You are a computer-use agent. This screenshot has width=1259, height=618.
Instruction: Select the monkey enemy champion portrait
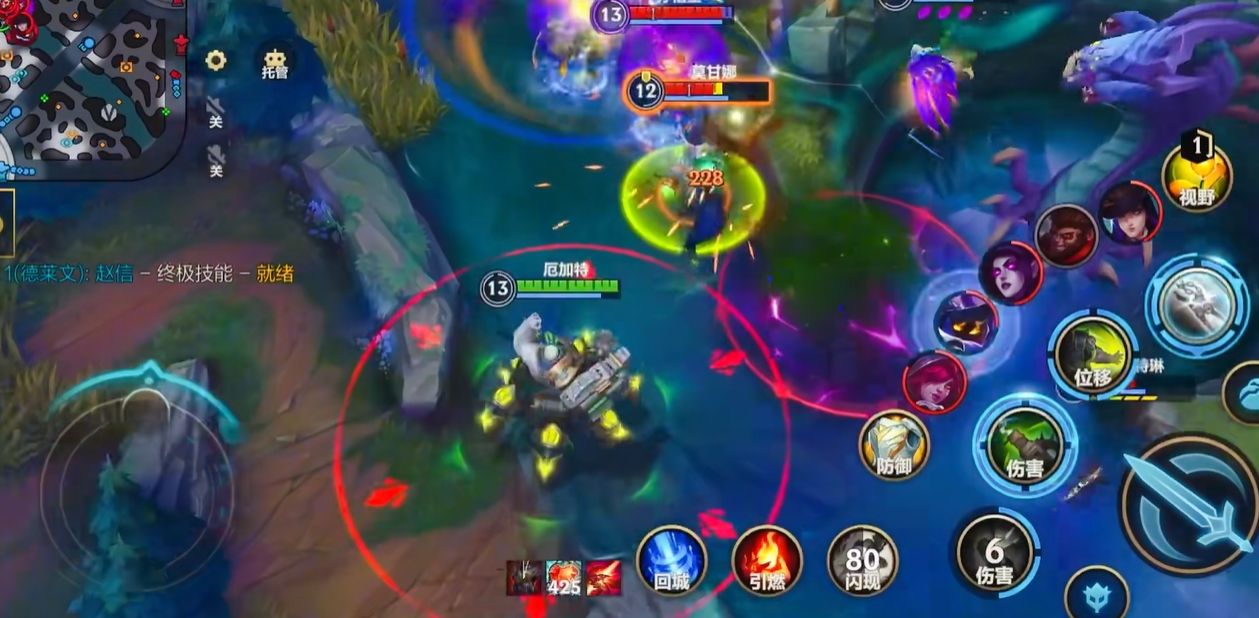click(x=1066, y=236)
